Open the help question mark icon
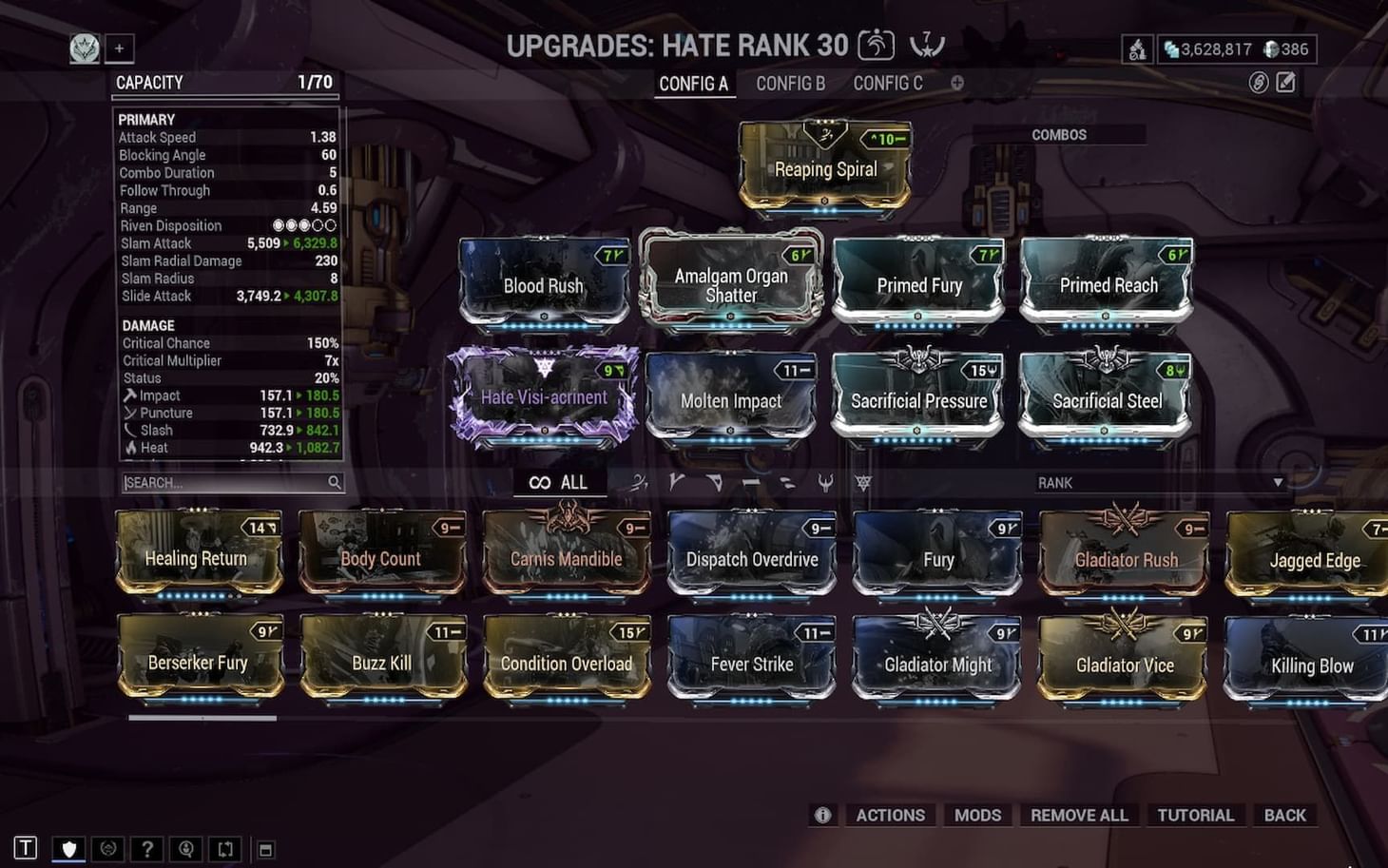This screenshot has height=868, width=1388. click(x=147, y=848)
